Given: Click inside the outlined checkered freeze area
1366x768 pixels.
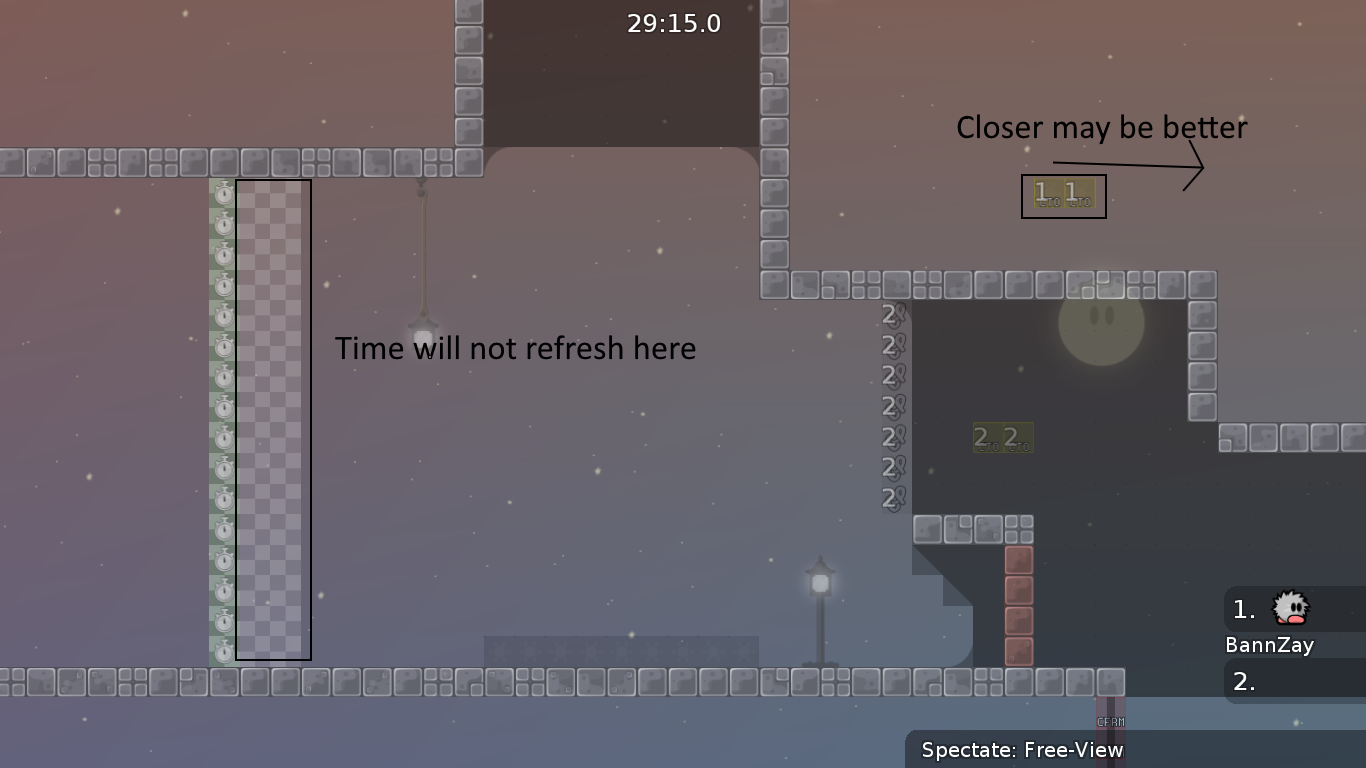Looking at the screenshot, I should click(x=273, y=420).
